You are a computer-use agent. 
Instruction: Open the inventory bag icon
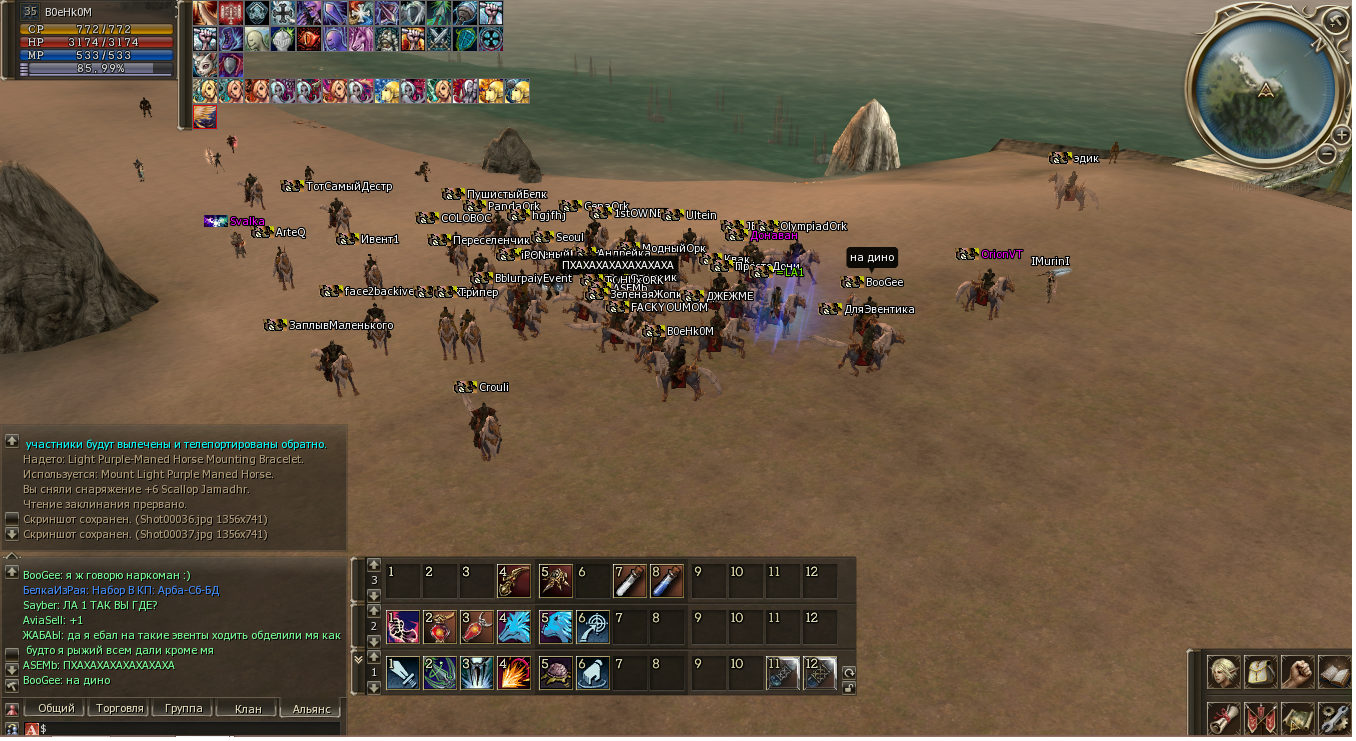1261,673
